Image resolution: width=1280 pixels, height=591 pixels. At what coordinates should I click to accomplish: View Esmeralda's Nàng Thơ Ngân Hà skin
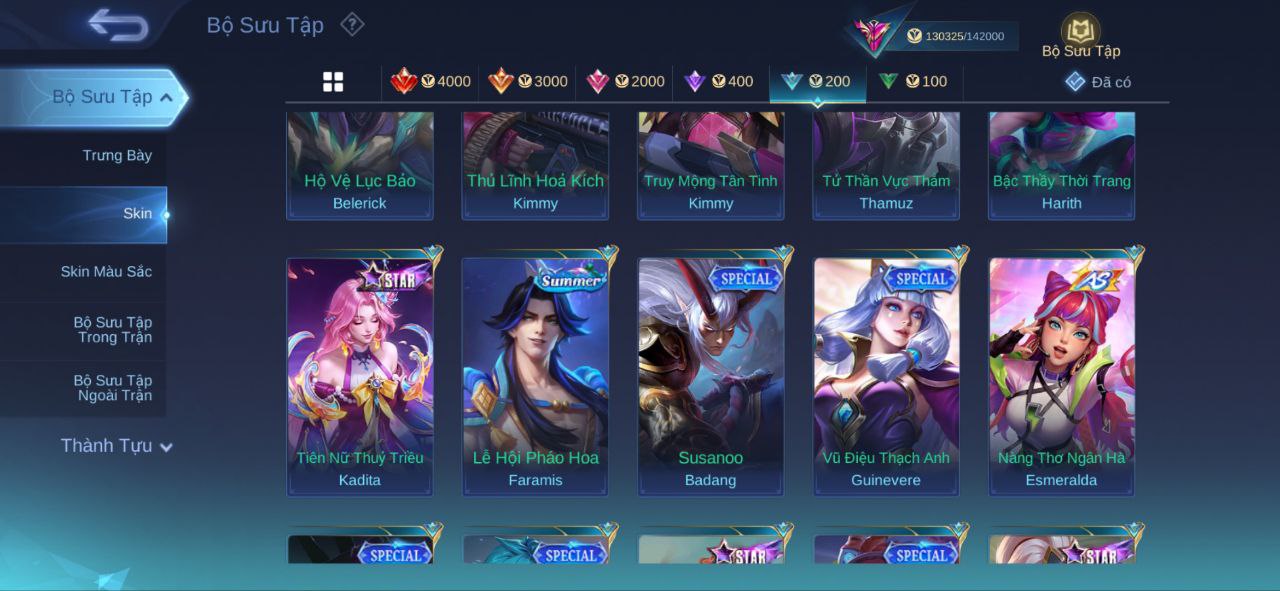tap(1061, 376)
